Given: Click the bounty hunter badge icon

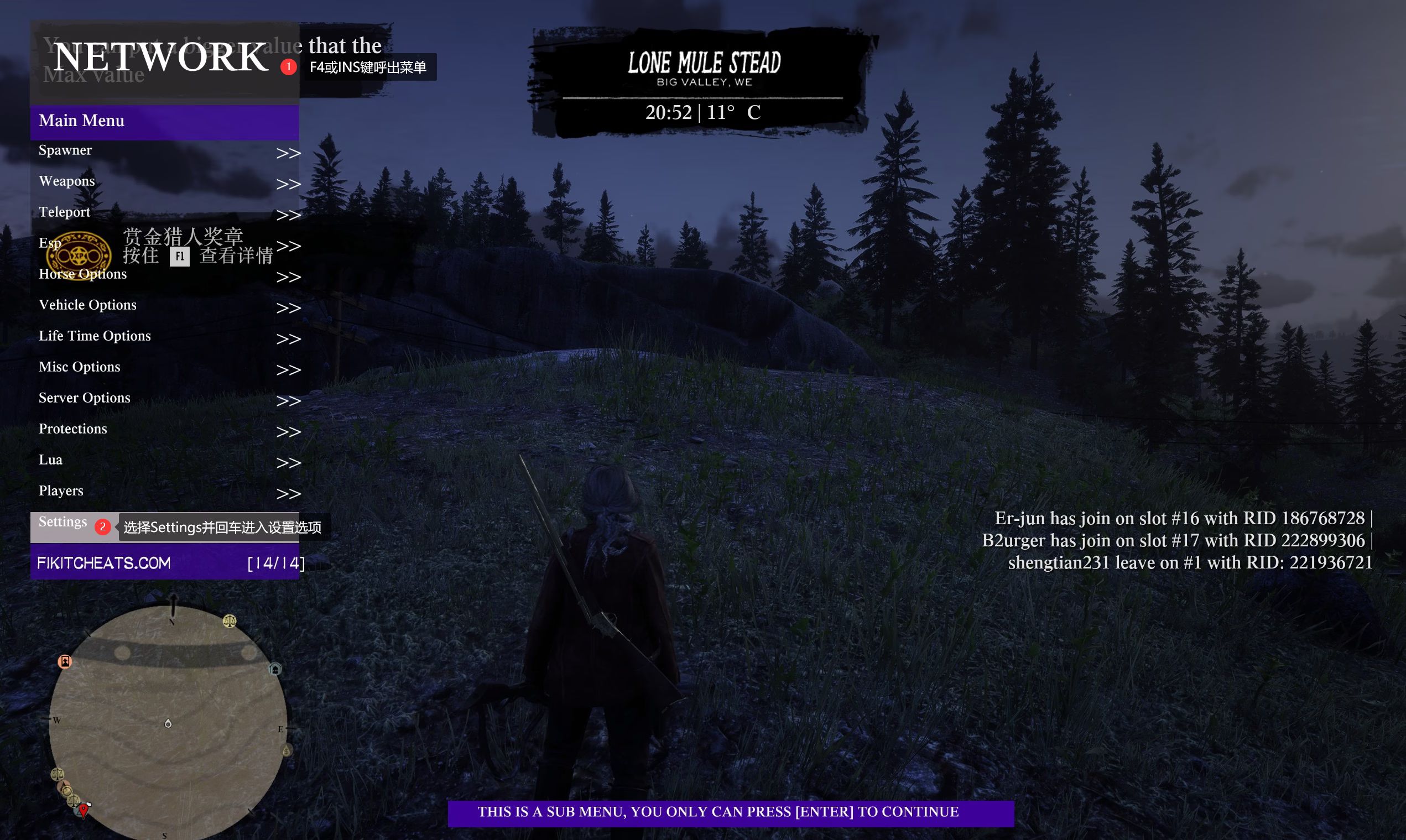Looking at the screenshot, I should click(79, 256).
